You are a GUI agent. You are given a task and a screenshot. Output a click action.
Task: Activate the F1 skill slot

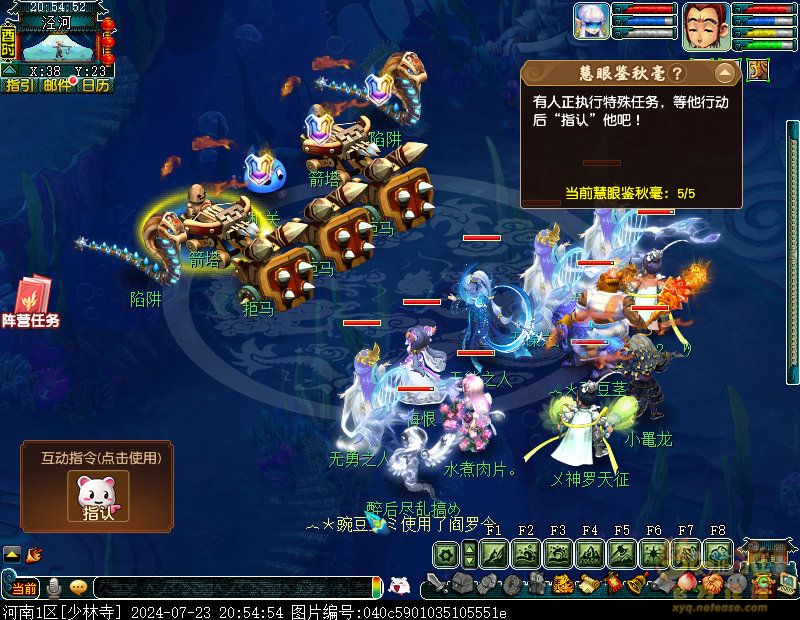tap(494, 554)
